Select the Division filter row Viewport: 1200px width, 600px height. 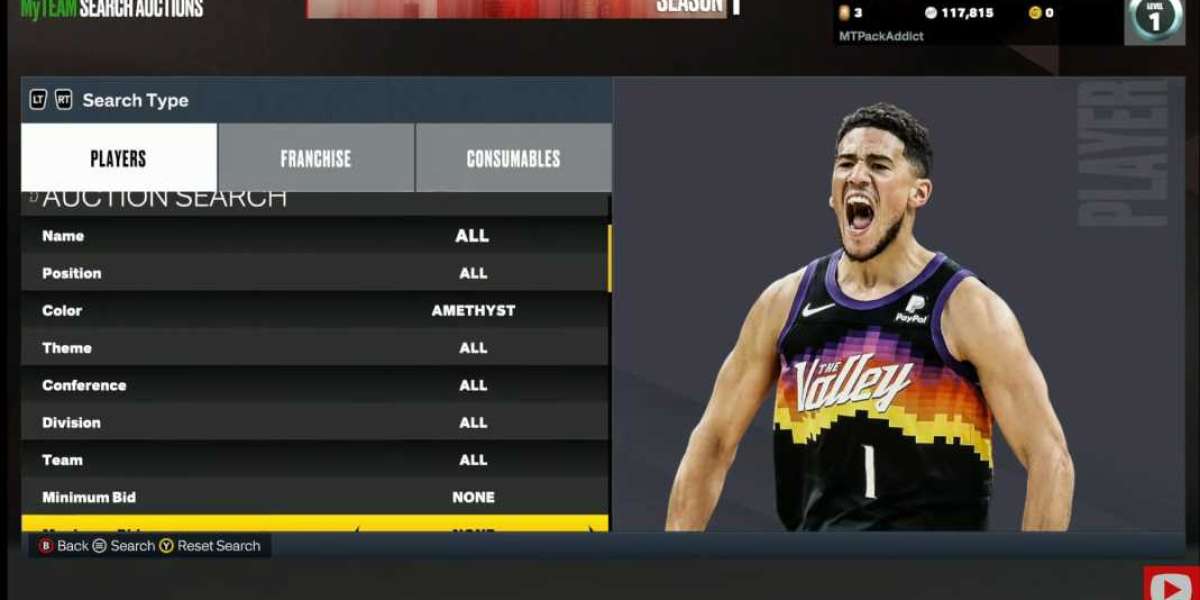314,422
